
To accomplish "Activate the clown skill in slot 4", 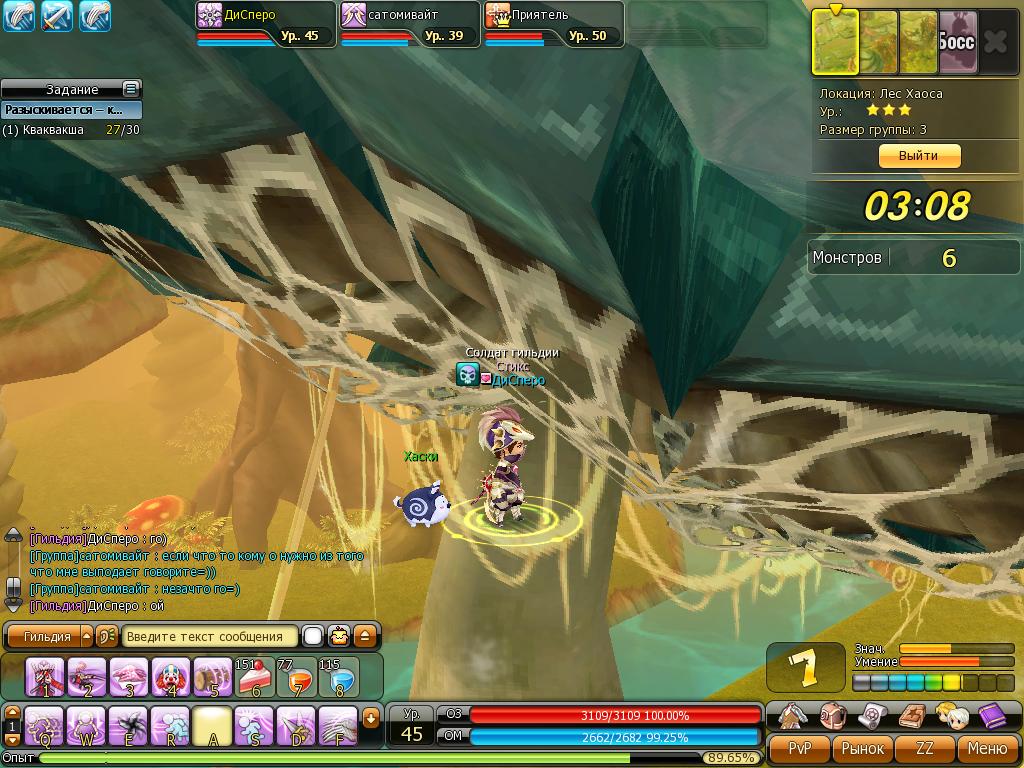I will (171, 677).
